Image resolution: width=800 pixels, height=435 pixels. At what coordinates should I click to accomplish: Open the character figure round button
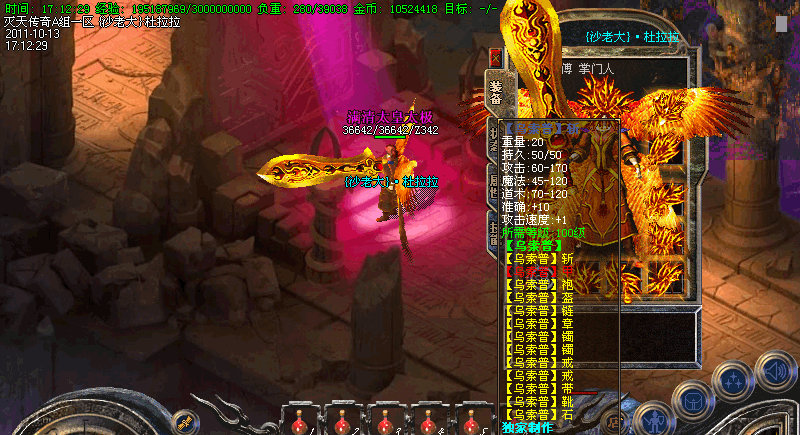click(x=654, y=415)
